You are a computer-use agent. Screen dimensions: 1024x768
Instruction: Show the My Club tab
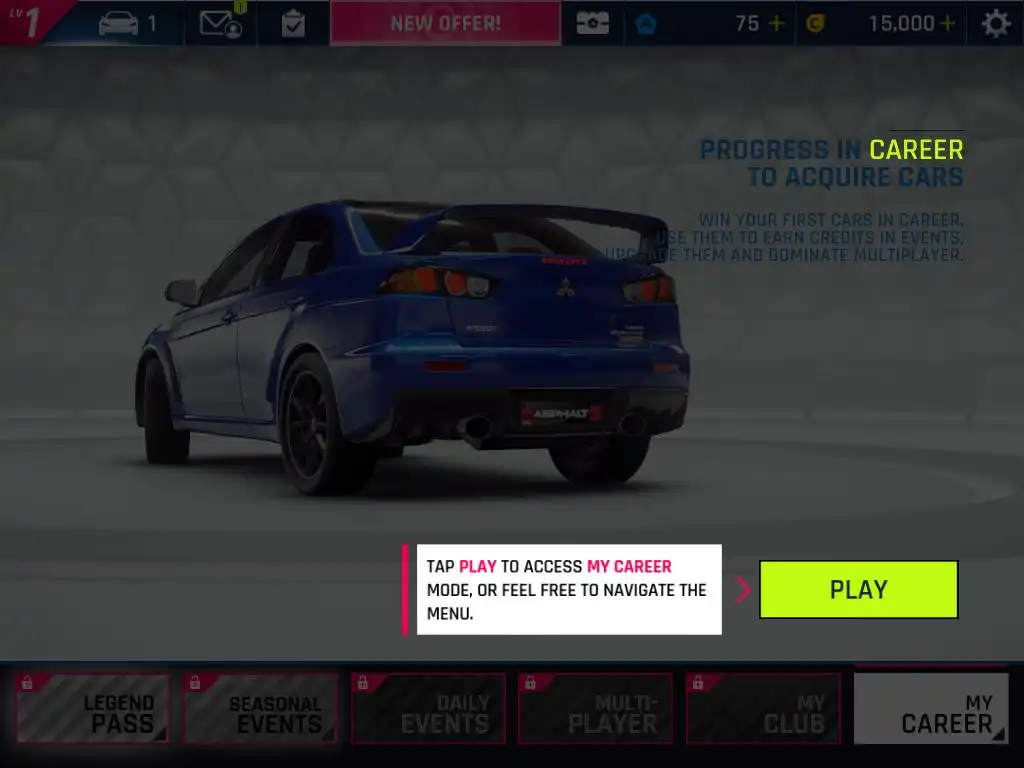pos(763,709)
